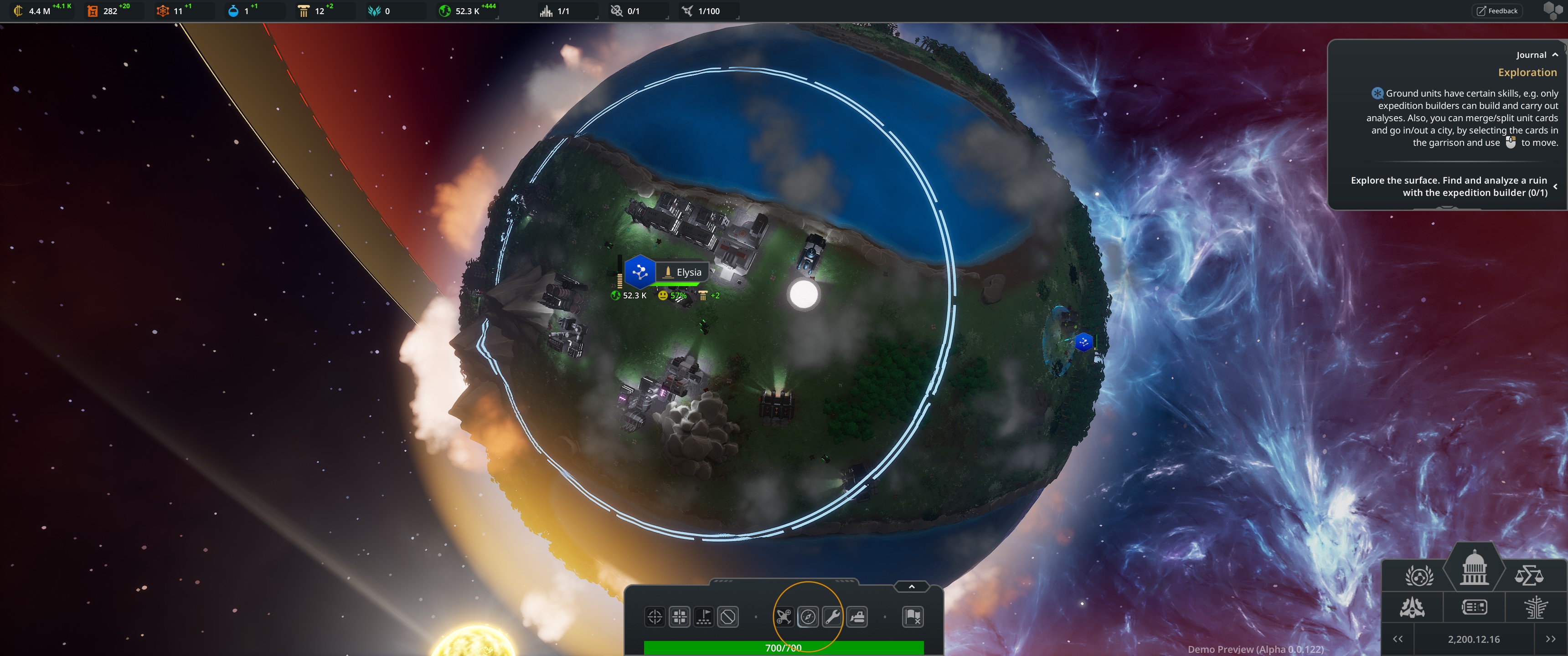Open the capitol building government menu
The width and height of the screenshot is (1568, 656).
pos(1474,569)
